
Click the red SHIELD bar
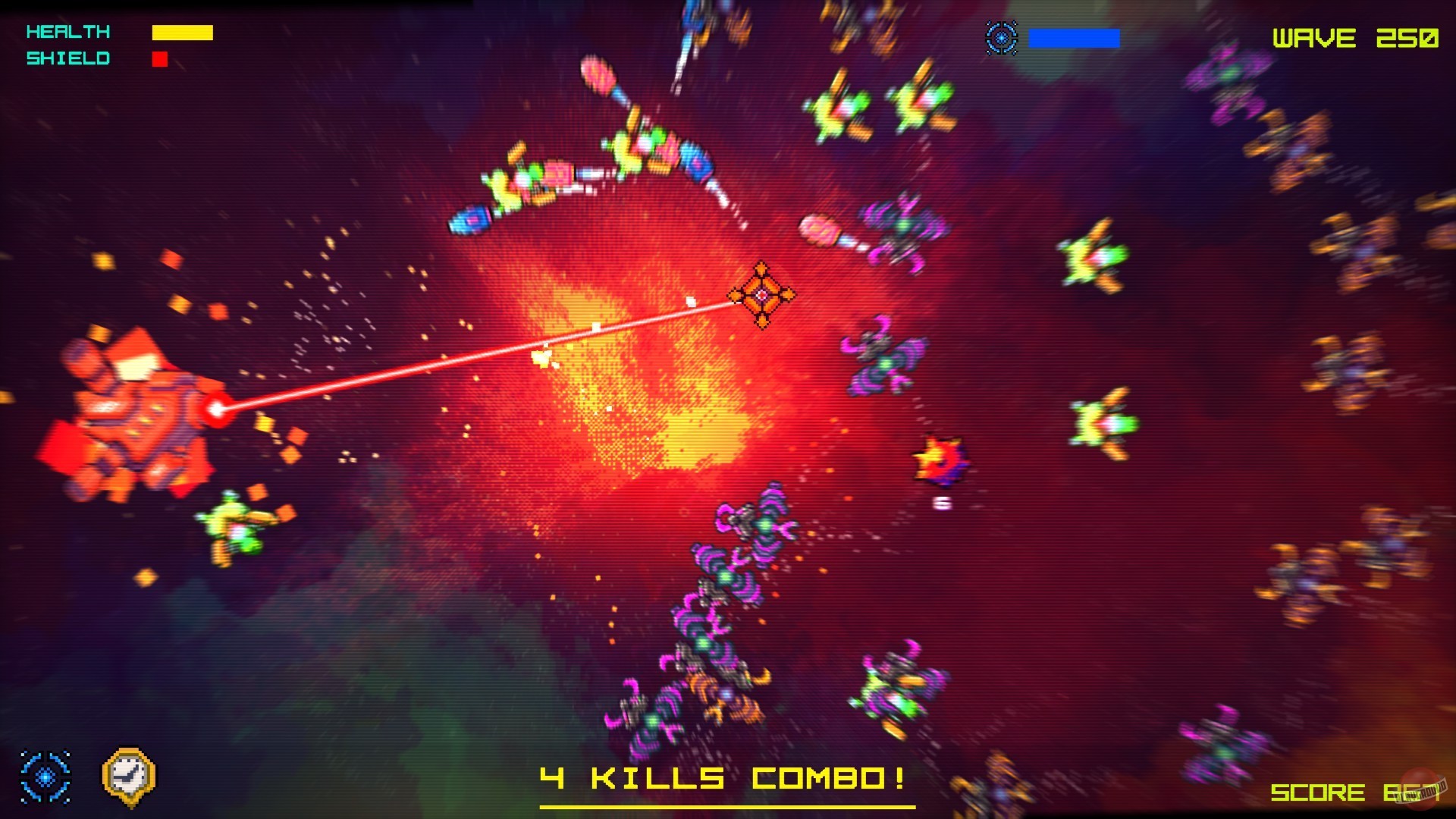160,58
